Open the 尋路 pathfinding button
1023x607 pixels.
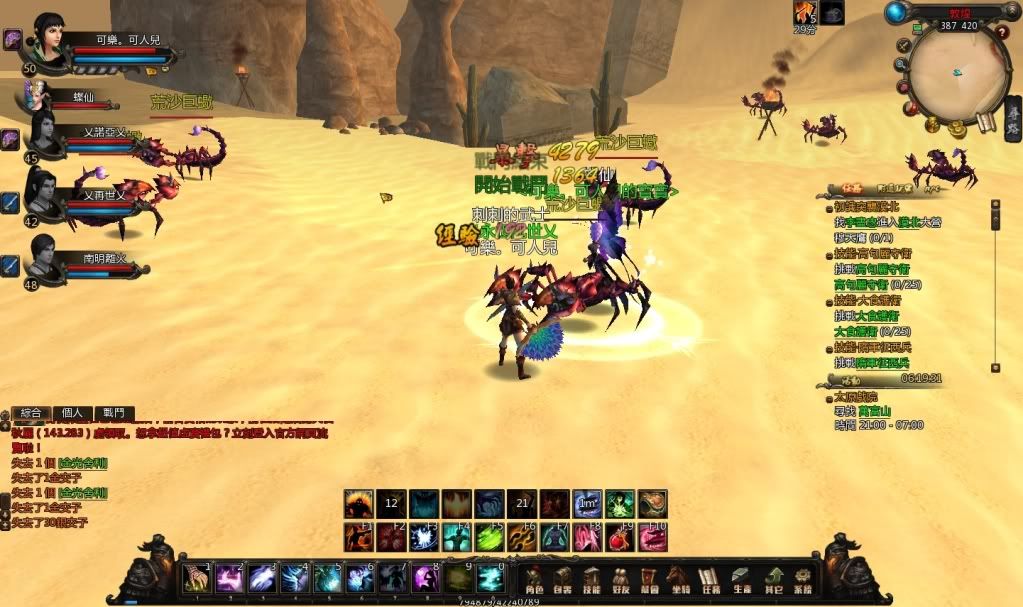point(1012,122)
